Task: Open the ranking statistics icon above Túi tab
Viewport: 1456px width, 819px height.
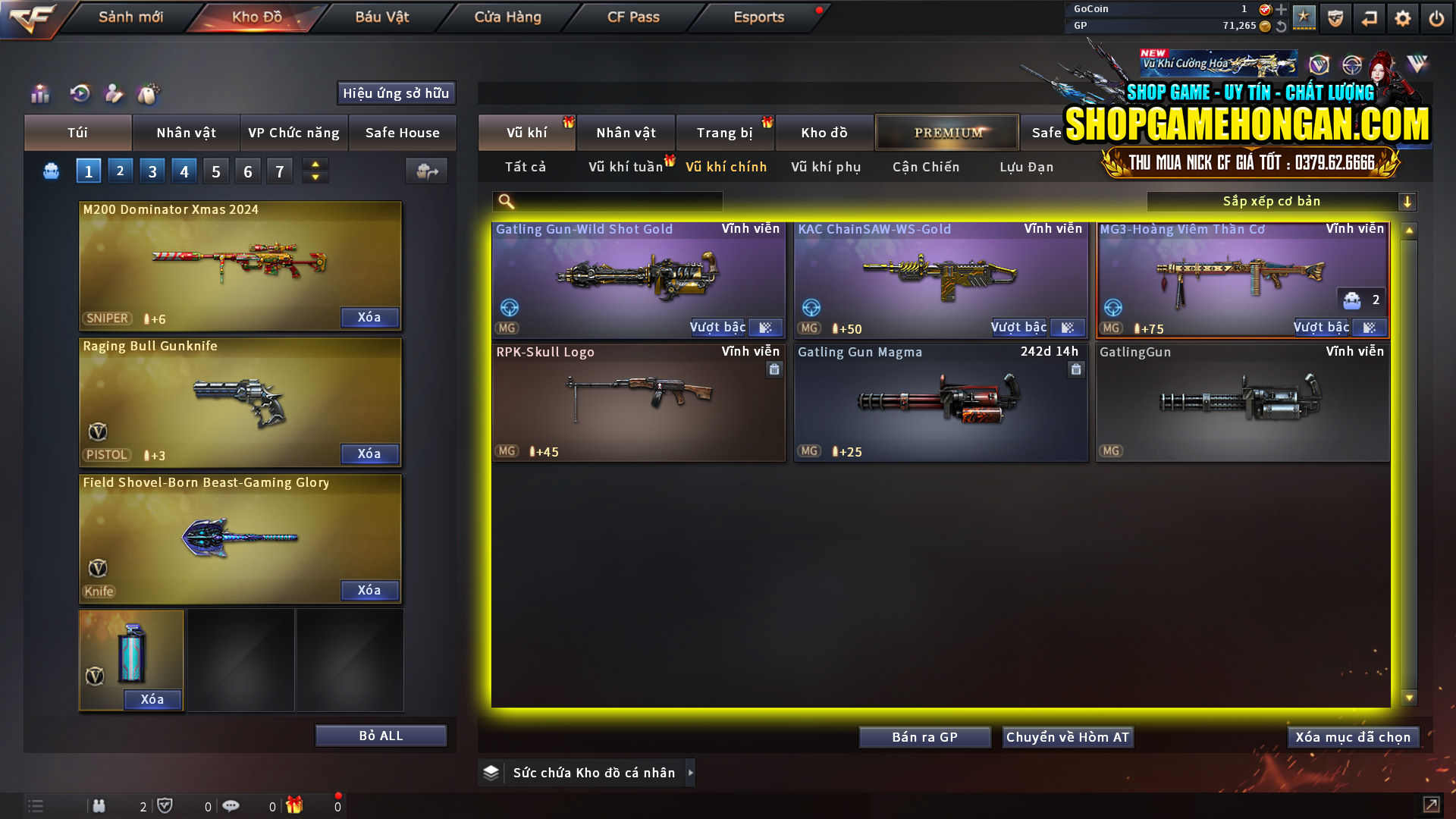Action: click(x=39, y=93)
